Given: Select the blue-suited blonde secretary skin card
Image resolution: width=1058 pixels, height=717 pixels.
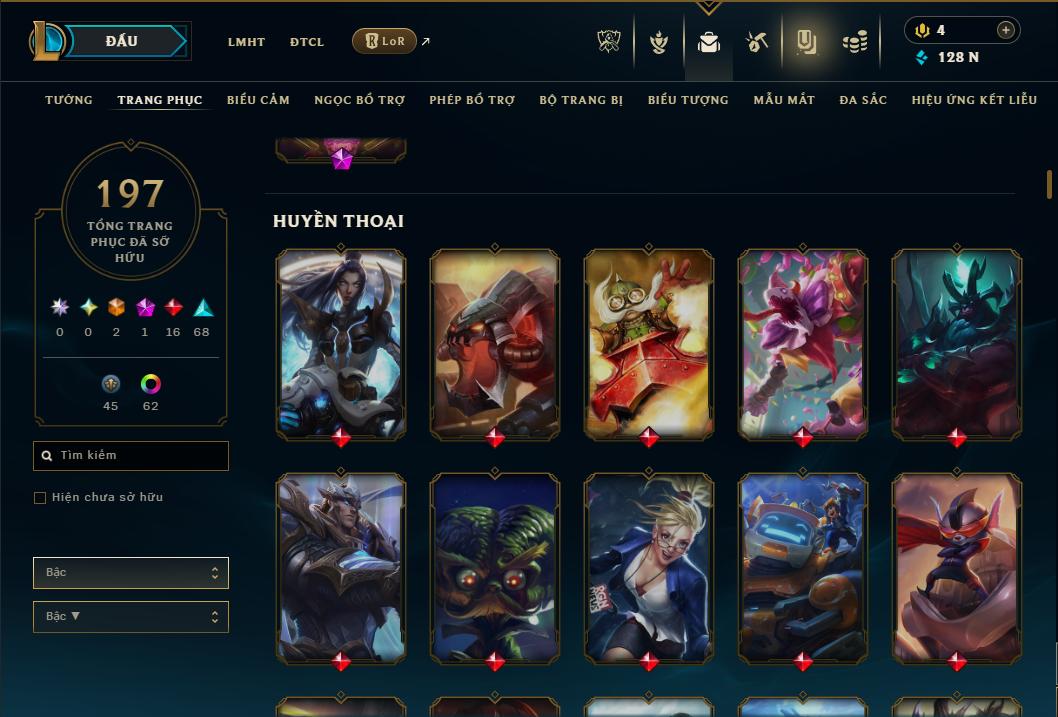Looking at the screenshot, I should point(649,568).
